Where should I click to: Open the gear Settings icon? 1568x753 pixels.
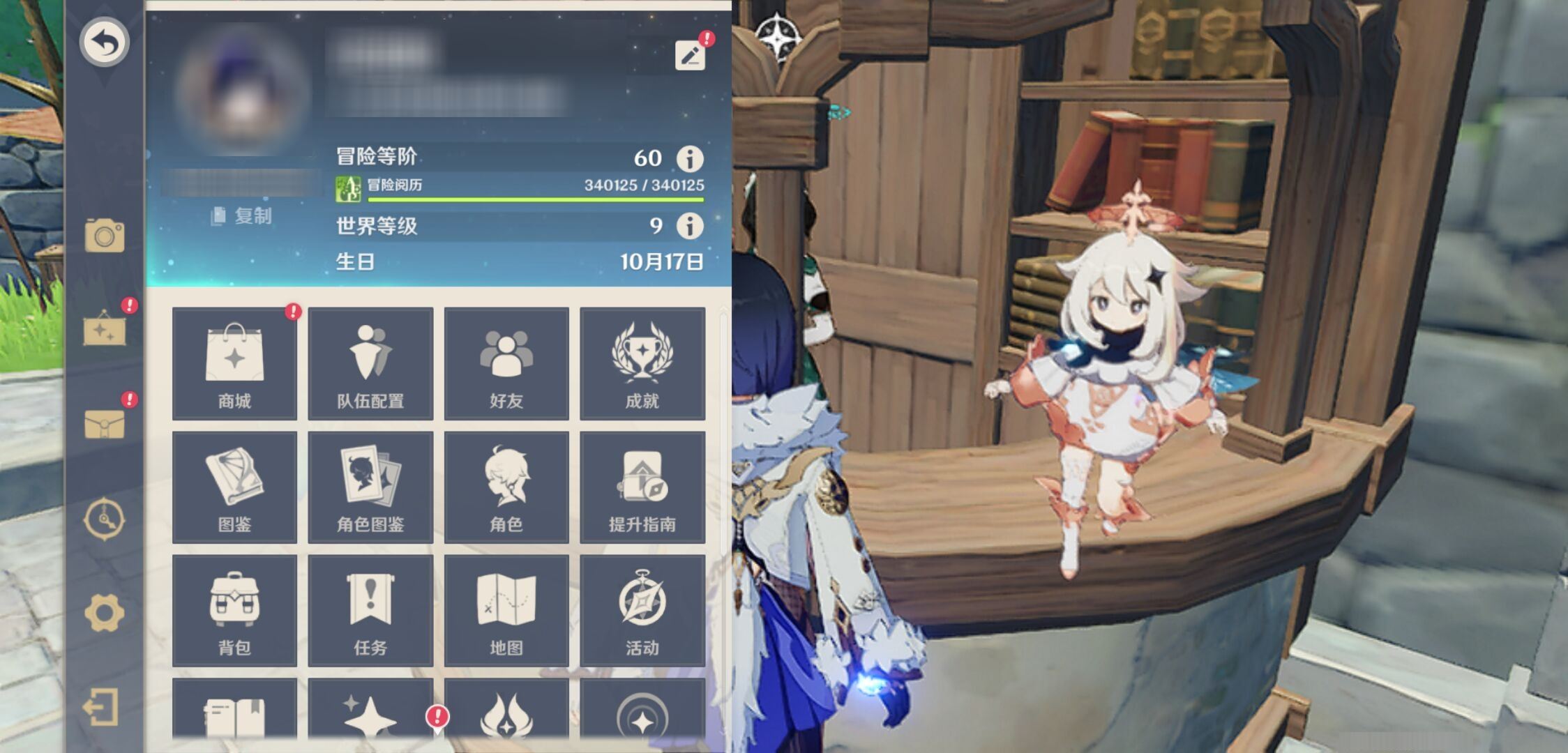(x=105, y=614)
